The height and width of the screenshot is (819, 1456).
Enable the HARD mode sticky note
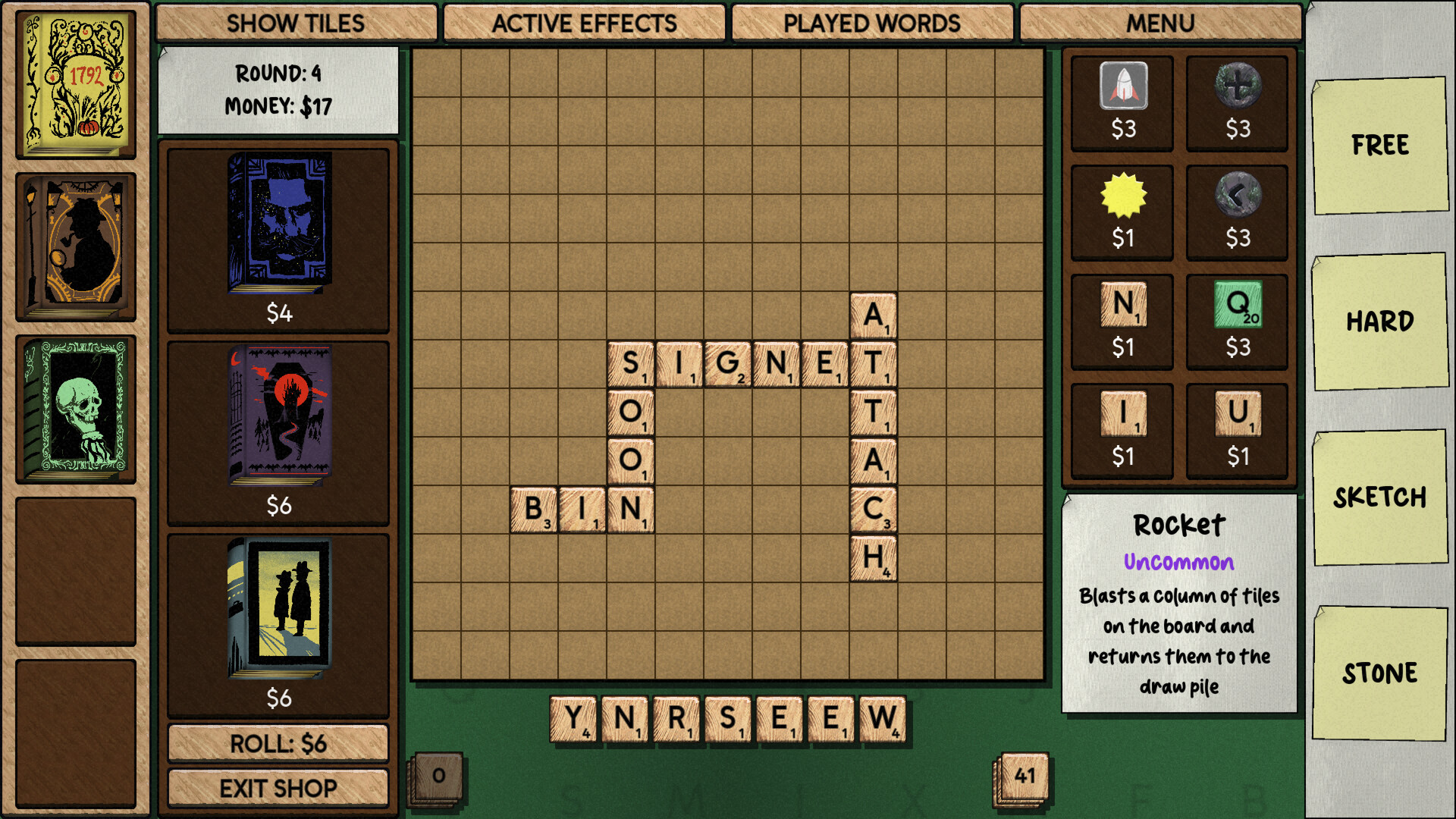click(1380, 322)
